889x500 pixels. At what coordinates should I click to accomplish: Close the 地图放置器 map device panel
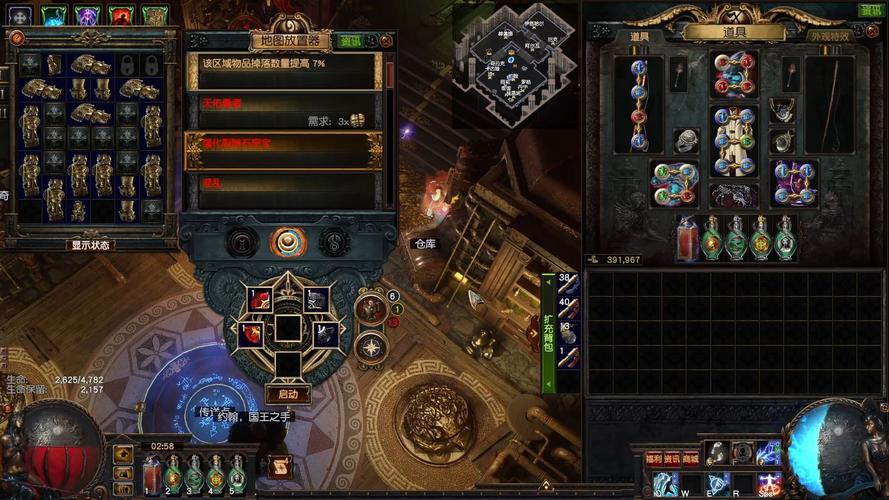[386, 41]
